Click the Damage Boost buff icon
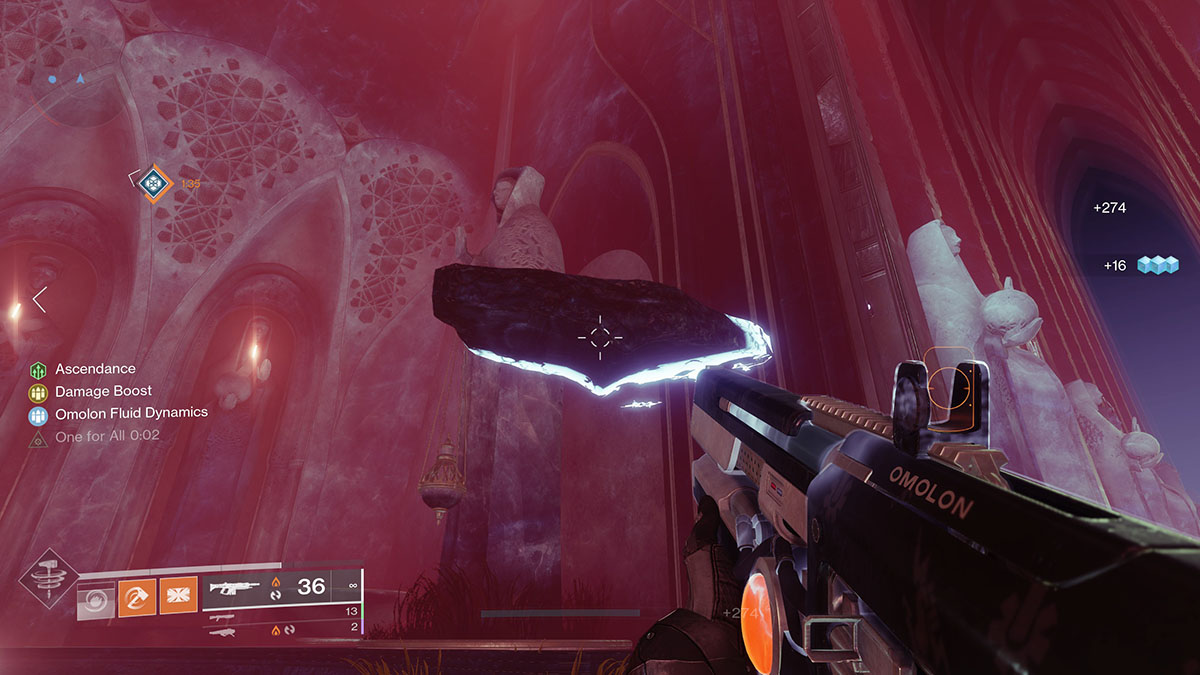This screenshot has width=1200, height=675. point(39,392)
